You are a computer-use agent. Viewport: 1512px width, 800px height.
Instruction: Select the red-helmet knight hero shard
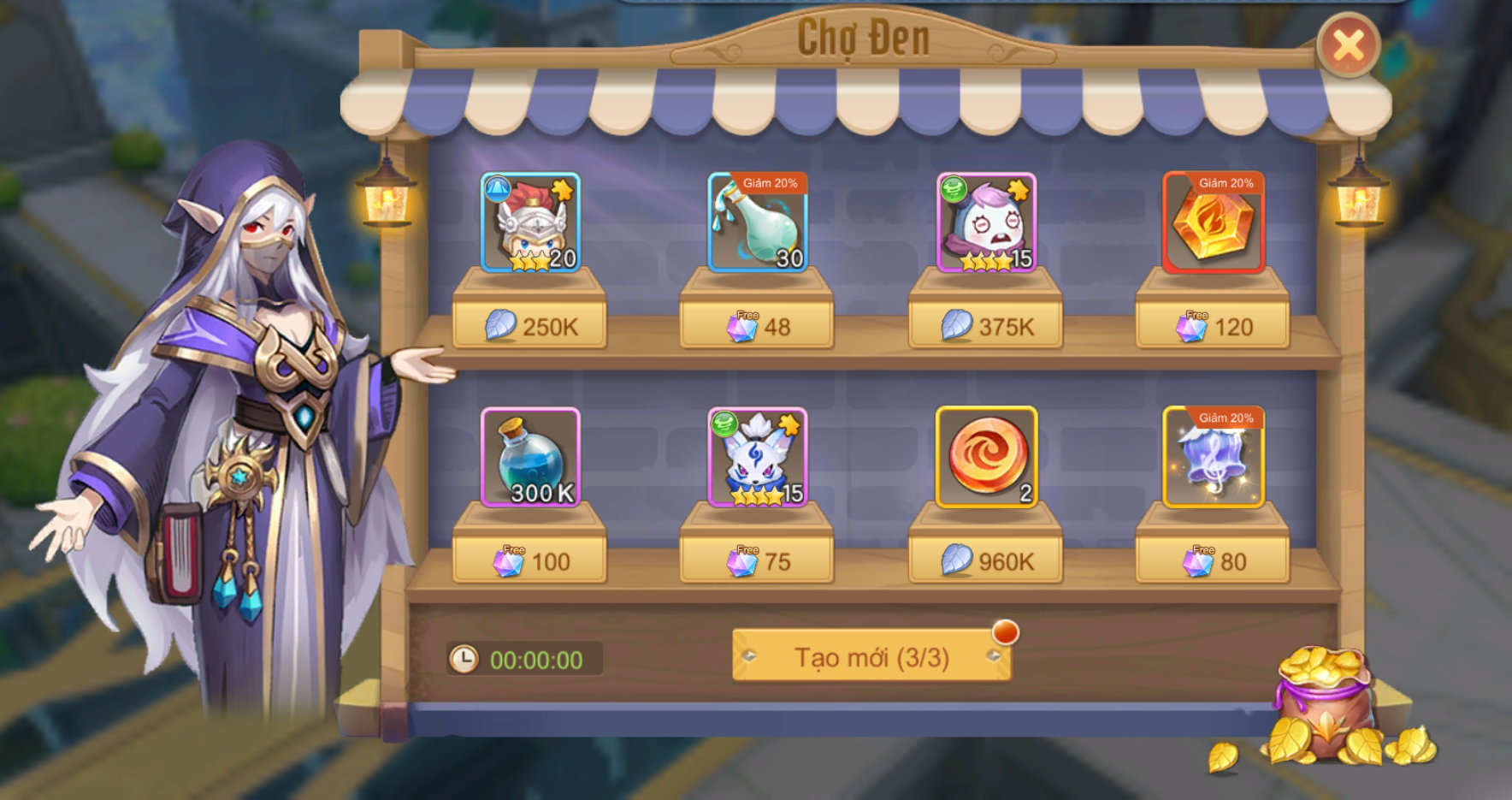point(530,222)
